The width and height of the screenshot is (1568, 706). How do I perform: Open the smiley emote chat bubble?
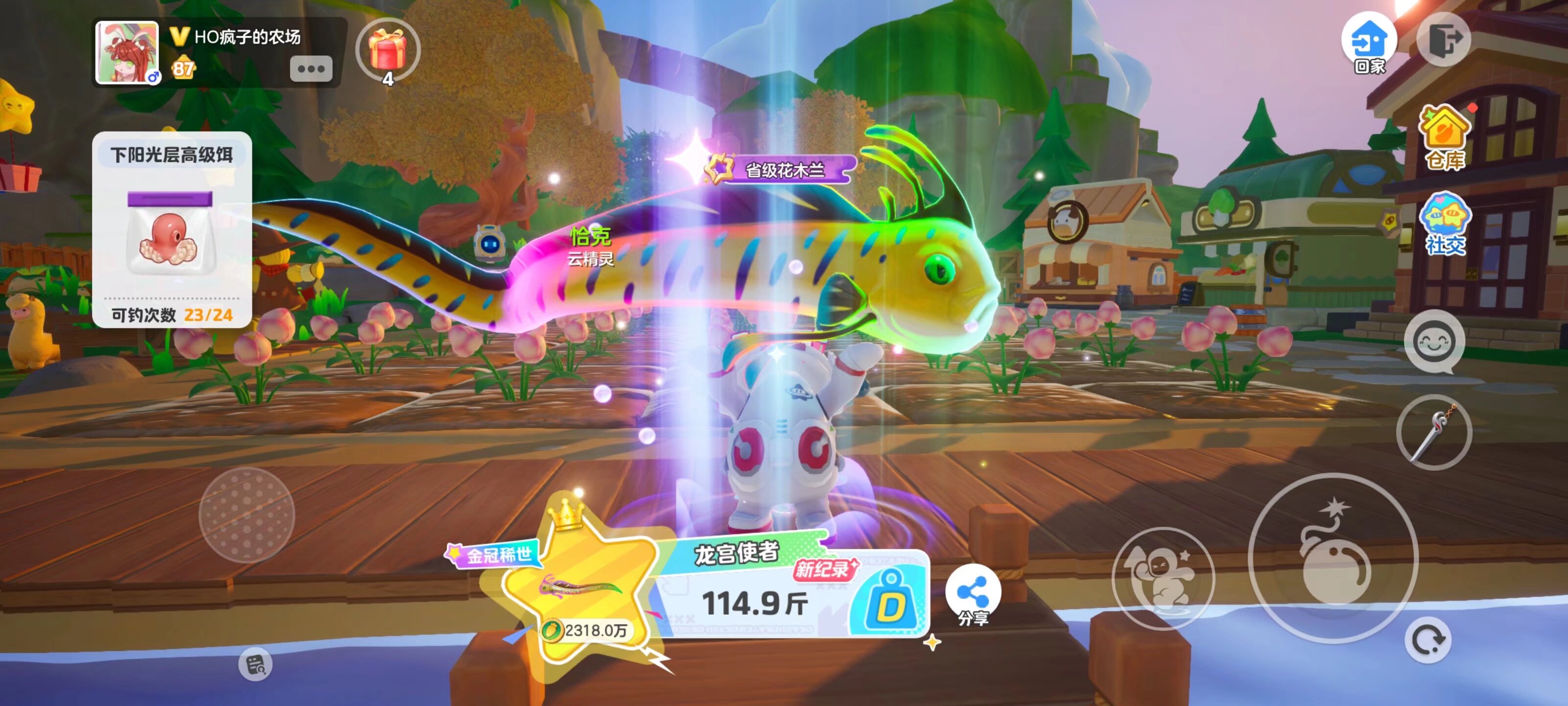(1434, 342)
